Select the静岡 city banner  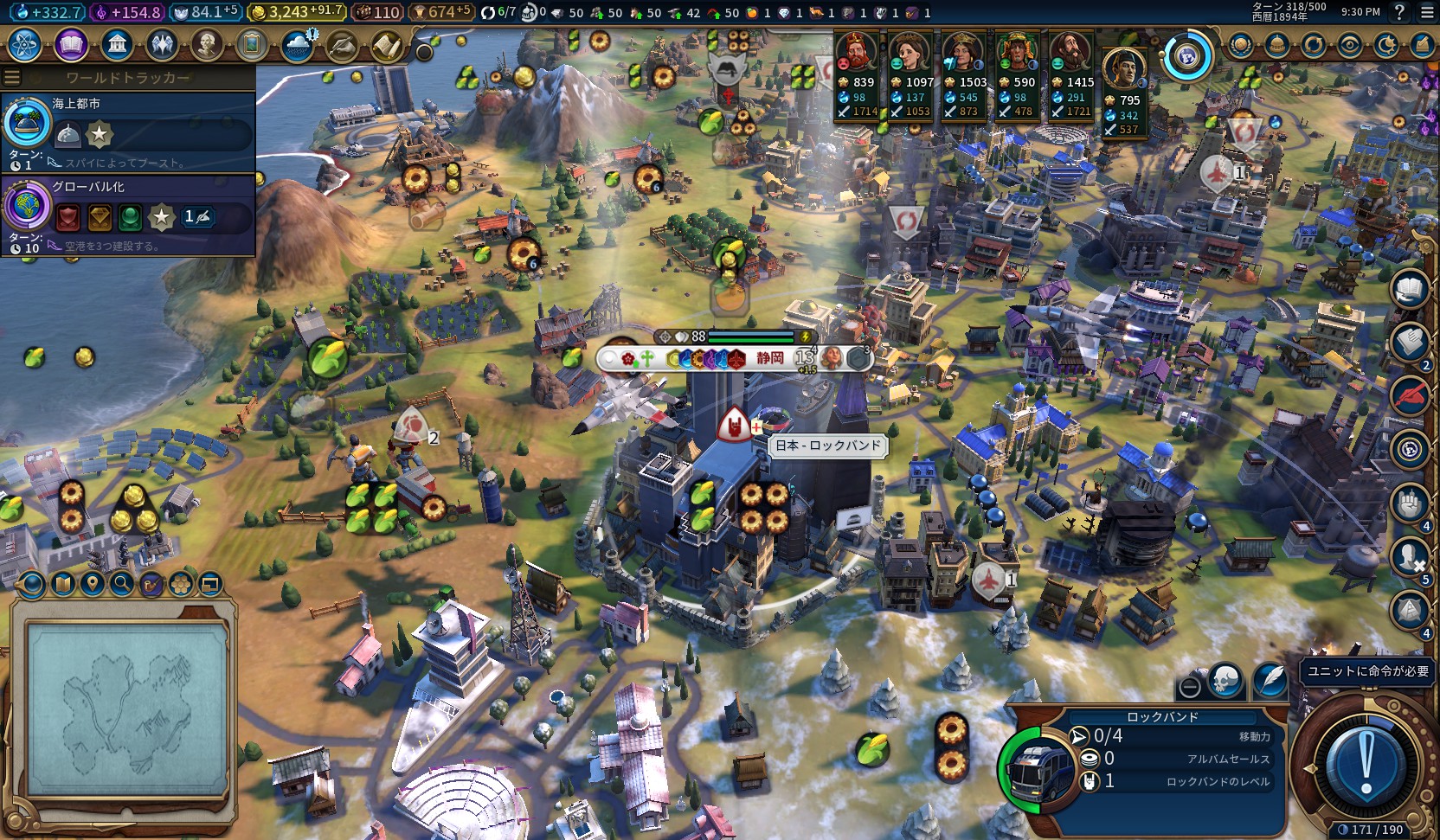pos(769,358)
